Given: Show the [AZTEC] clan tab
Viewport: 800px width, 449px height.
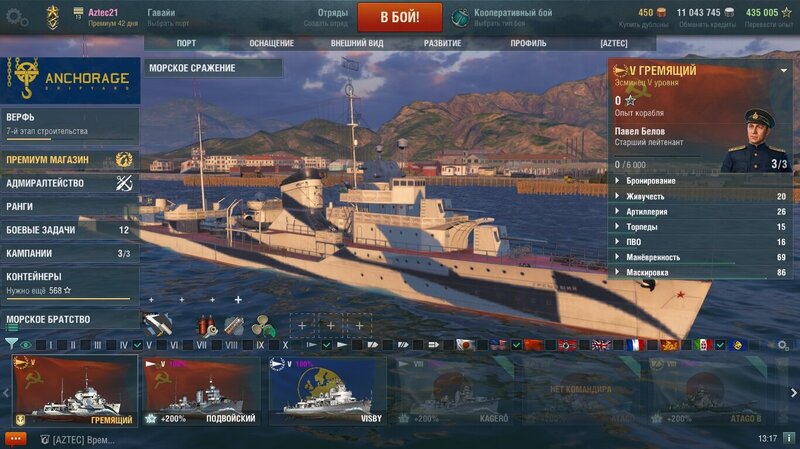Looking at the screenshot, I should click(613, 43).
